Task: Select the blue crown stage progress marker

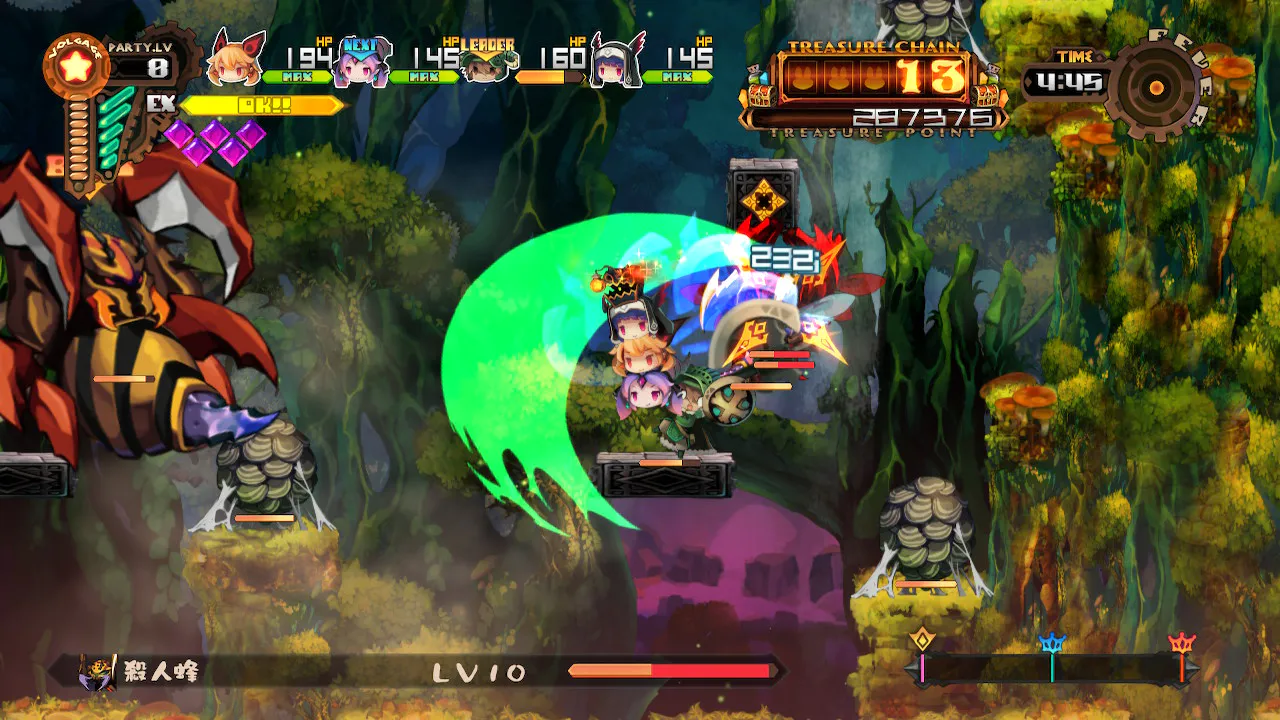Action: coord(1052,645)
